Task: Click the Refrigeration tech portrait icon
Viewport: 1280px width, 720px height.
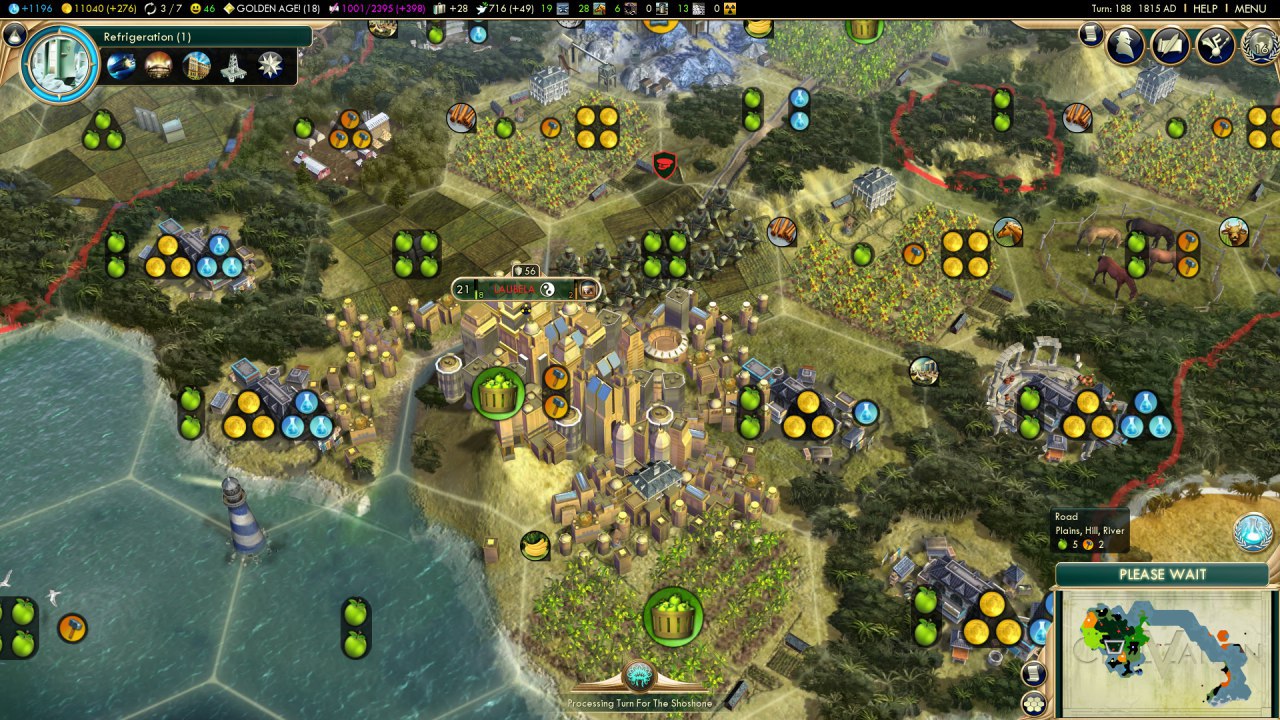Action: [58, 62]
